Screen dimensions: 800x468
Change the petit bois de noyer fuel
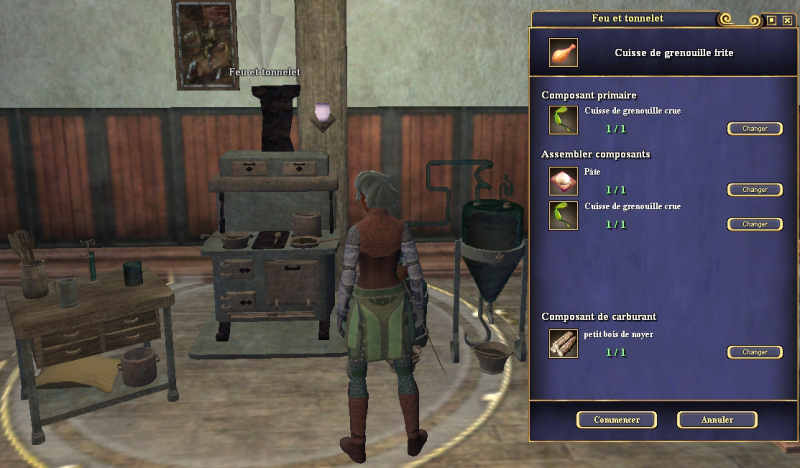pyautogui.click(x=754, y=352)
